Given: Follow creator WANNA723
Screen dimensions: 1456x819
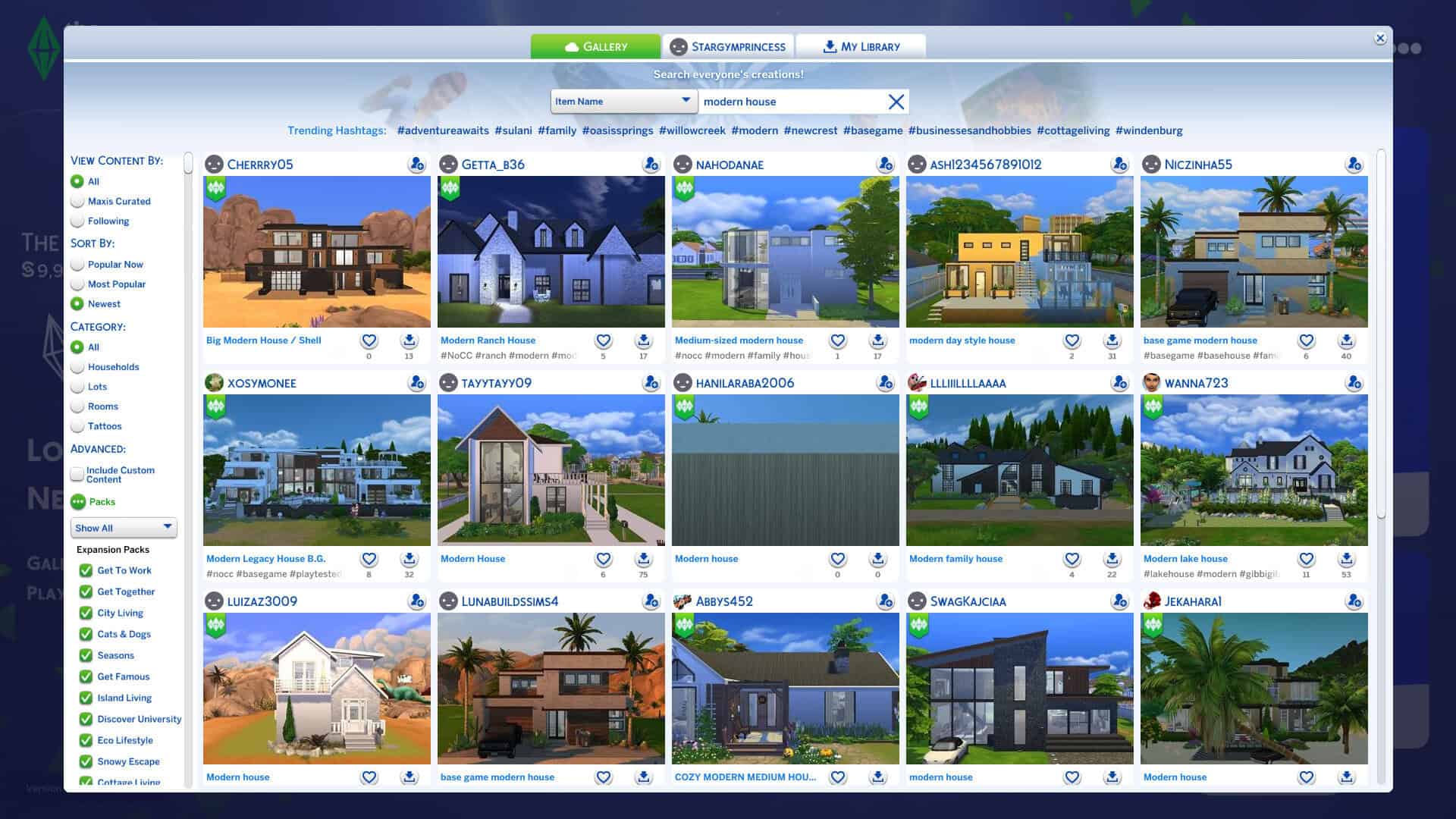Looking at the screenshot, I should coord(1354,383).
